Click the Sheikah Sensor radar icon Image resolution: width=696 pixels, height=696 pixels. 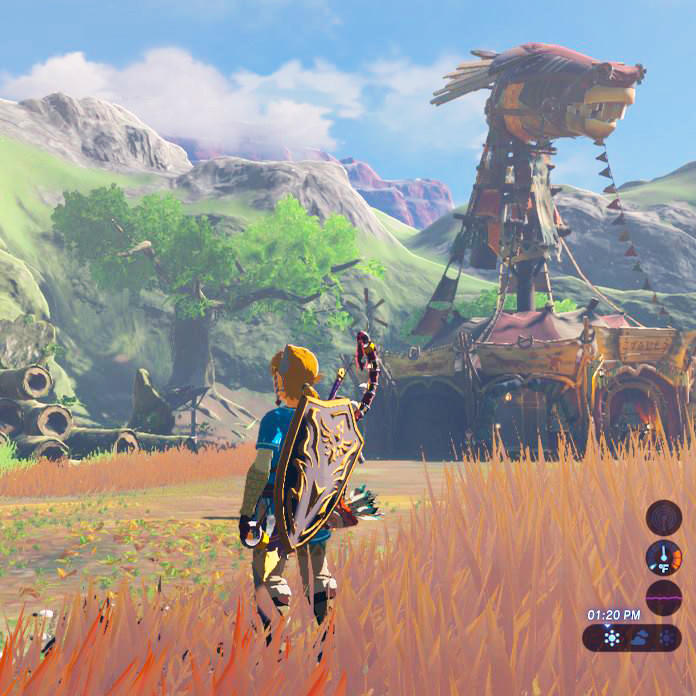pyautogui.click(x=663, y=517)
